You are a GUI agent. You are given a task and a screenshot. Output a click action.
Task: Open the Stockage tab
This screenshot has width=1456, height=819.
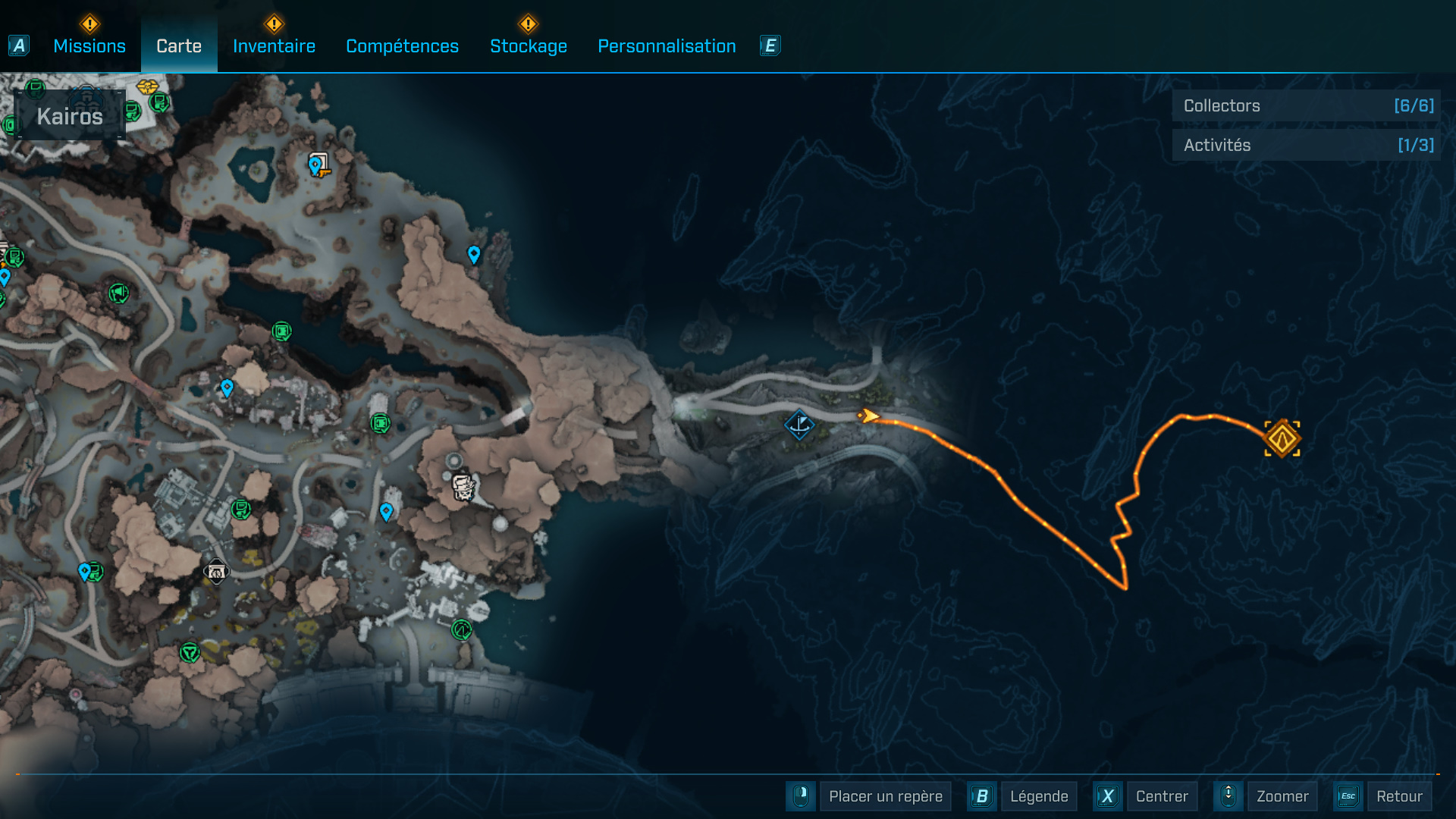pyautogui.click(x=529, y=46)
